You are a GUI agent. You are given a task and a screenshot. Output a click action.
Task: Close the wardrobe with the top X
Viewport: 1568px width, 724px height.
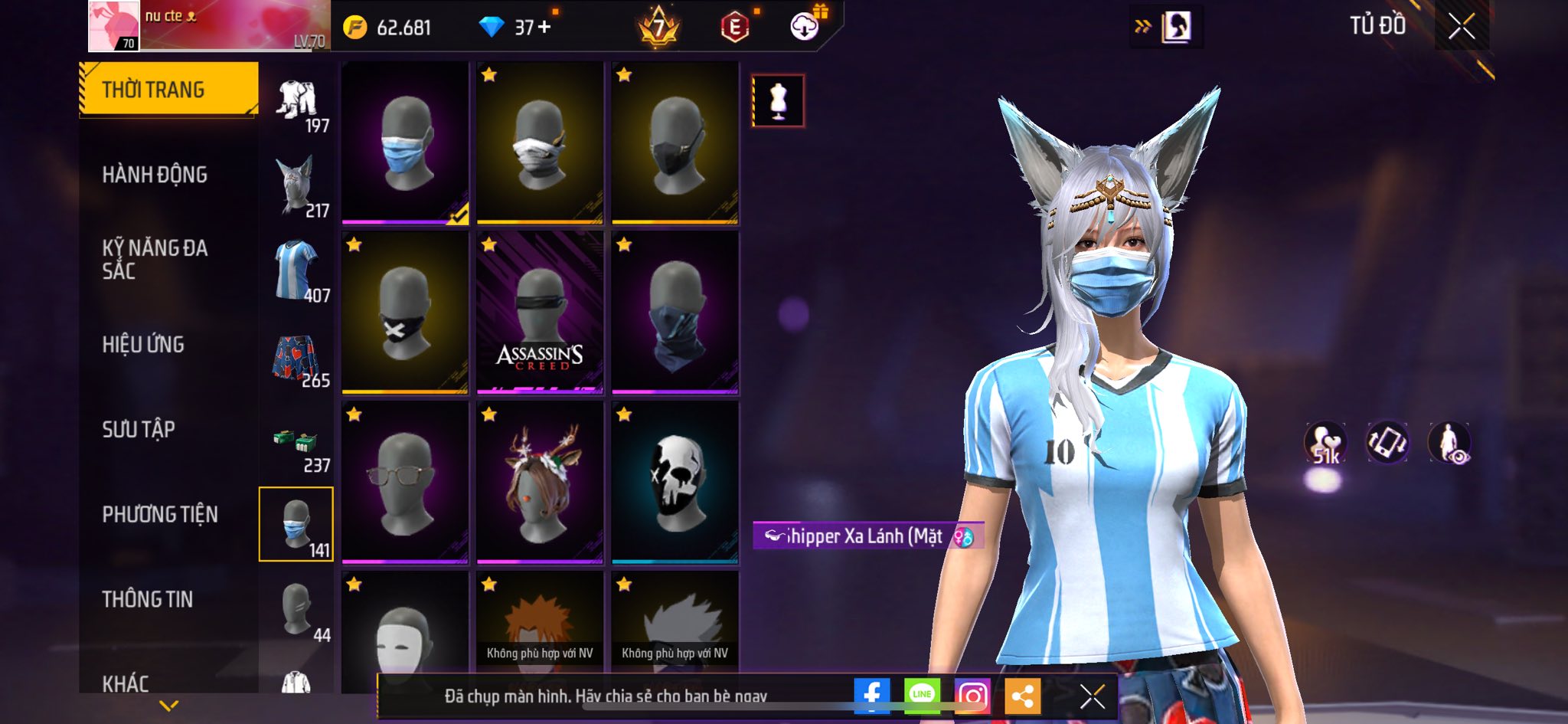[x=1461, y=27]
